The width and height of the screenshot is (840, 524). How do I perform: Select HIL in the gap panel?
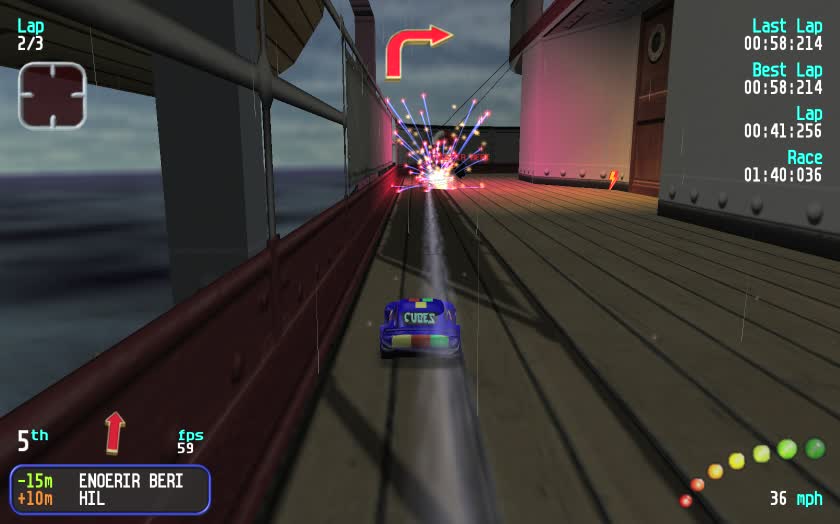[92, 498]
